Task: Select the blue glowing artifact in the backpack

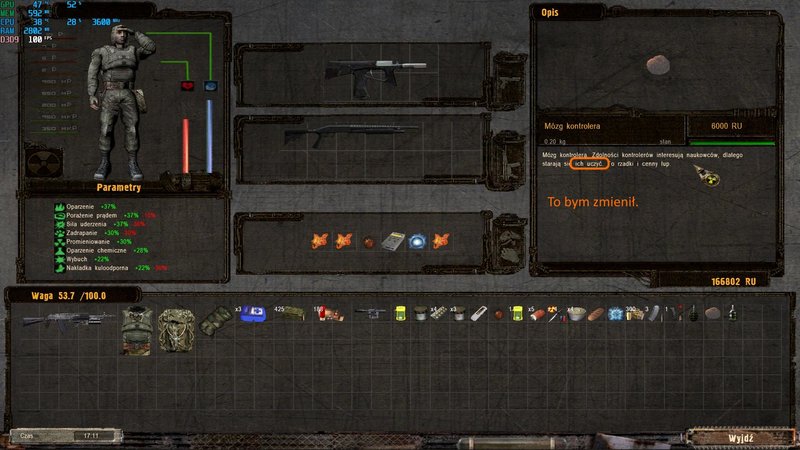Action: (614, 313)
